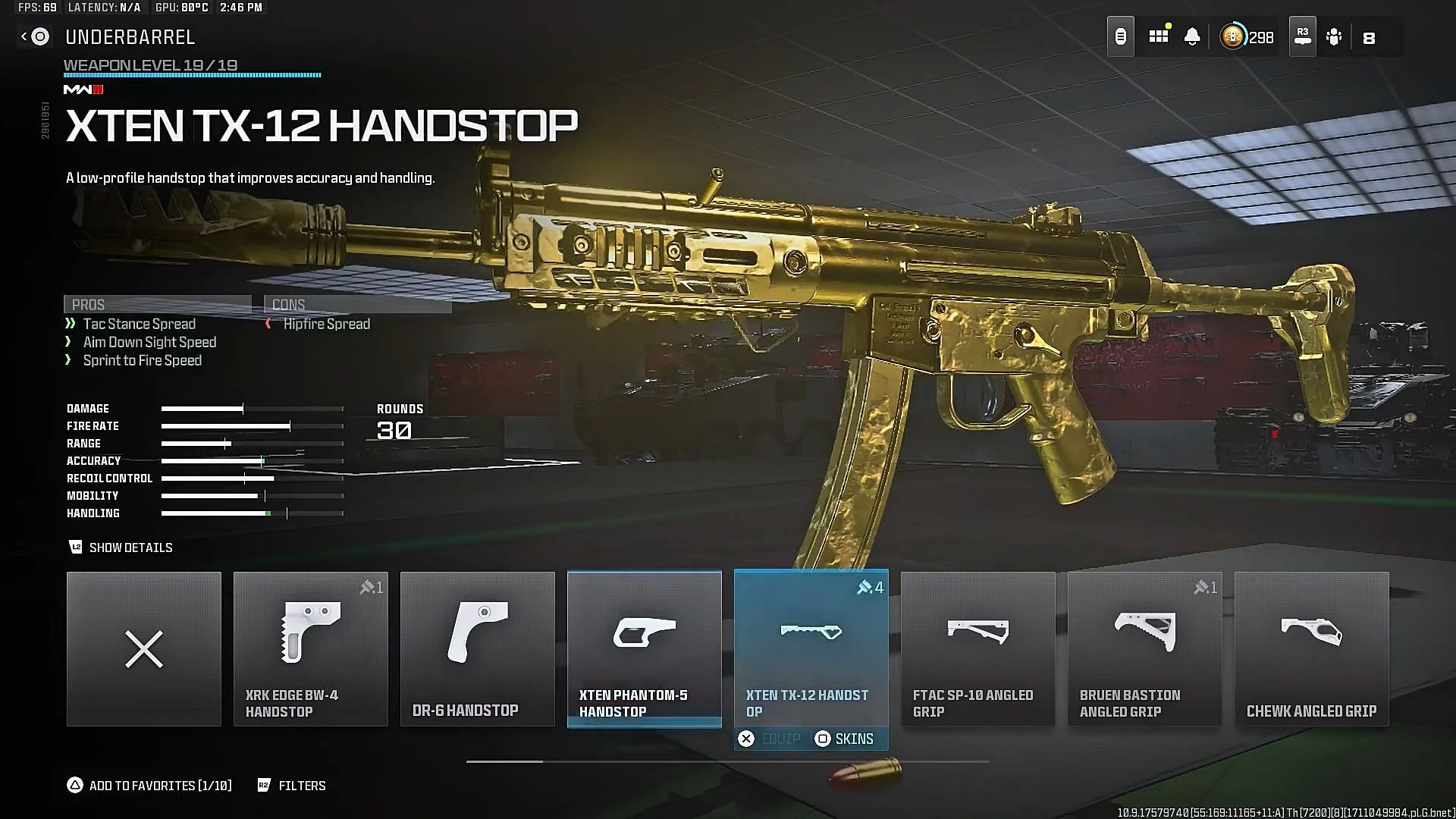Choose the FTAC SP-10 Angled Grip
Screen dimensions: 1456x819
[x=978, y=649]
